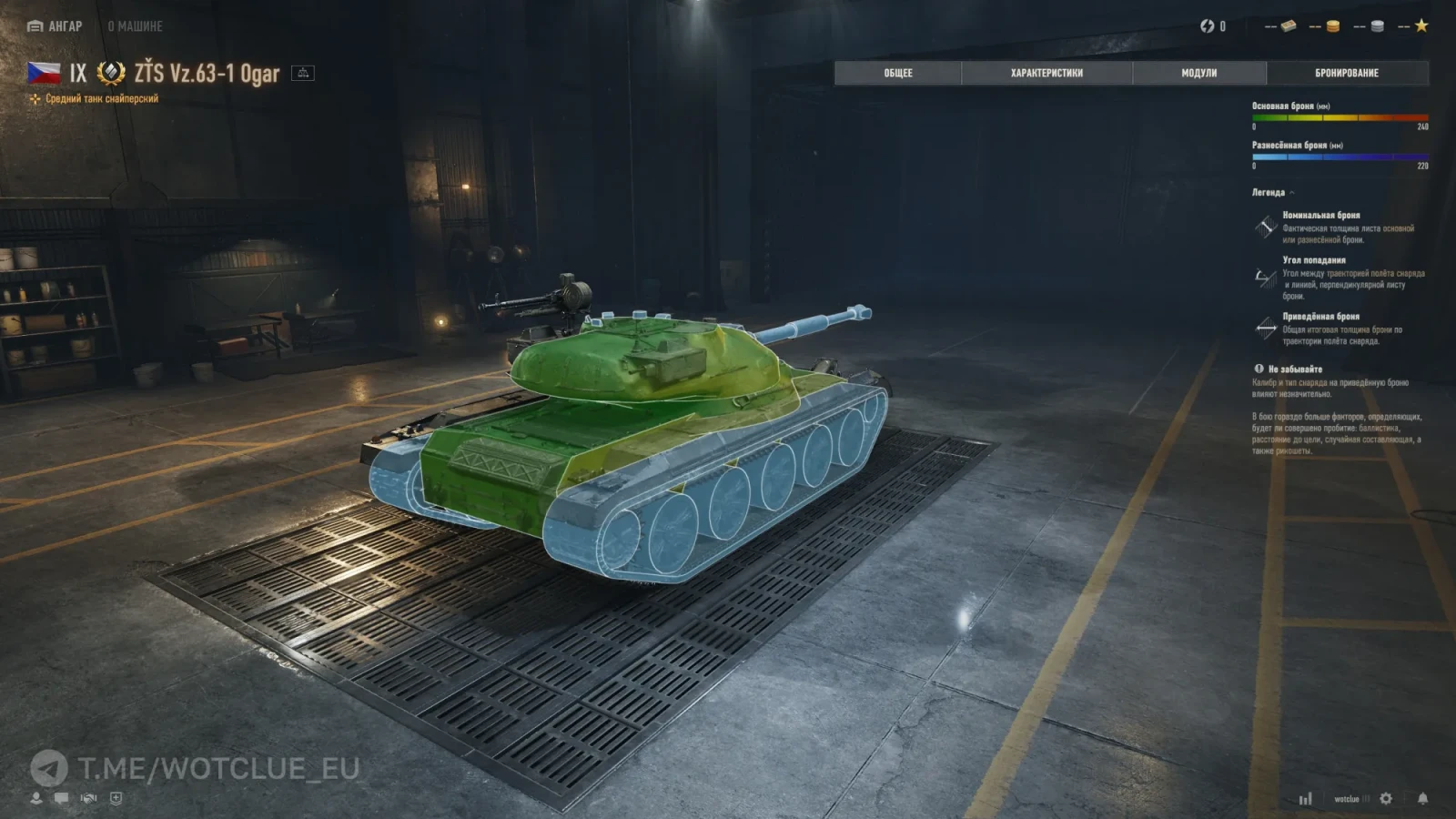Click the gold coins currency icon
The width and height of the screenshot is (1456, 819).
[x=1333, y=26]
